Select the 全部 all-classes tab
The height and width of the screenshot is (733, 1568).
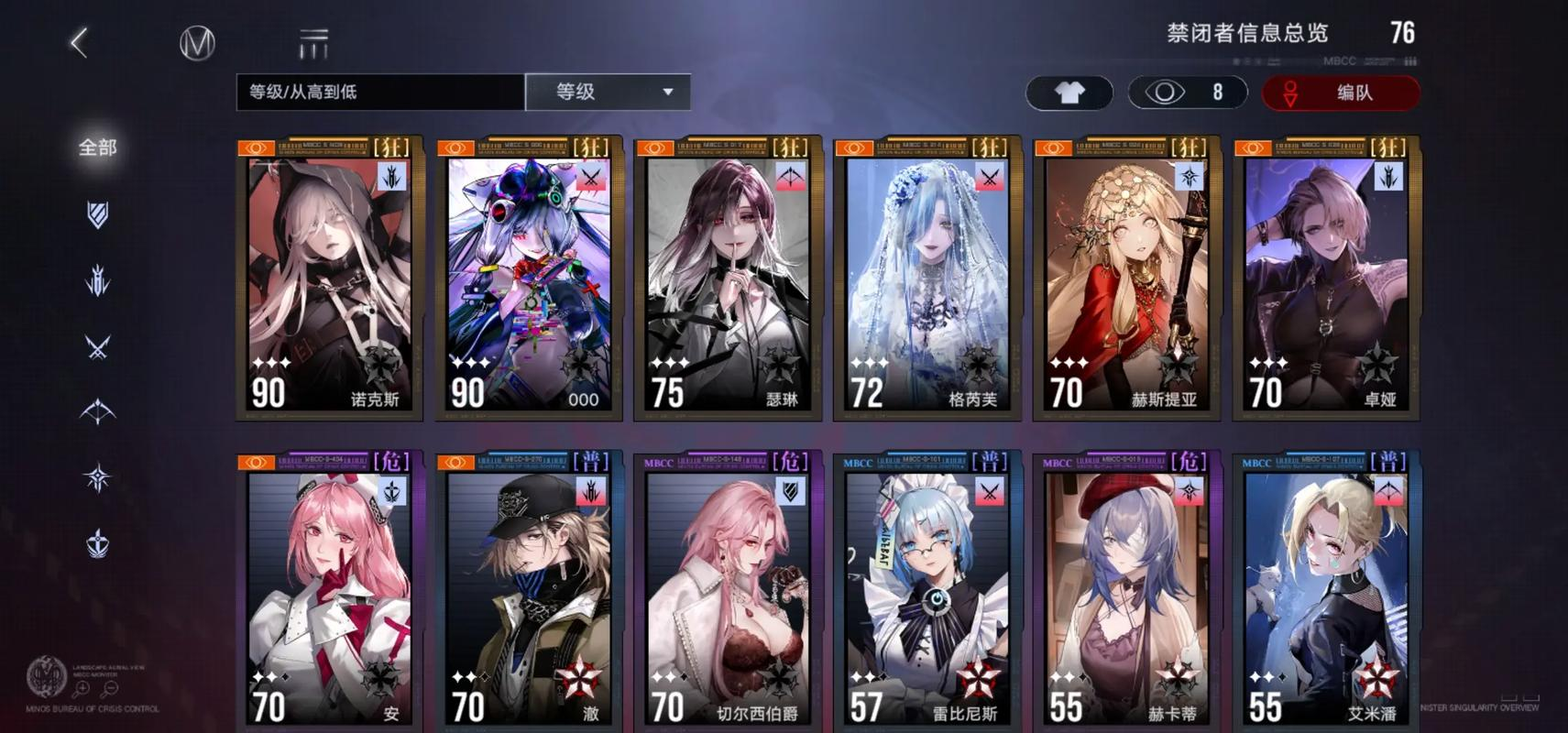98,148
